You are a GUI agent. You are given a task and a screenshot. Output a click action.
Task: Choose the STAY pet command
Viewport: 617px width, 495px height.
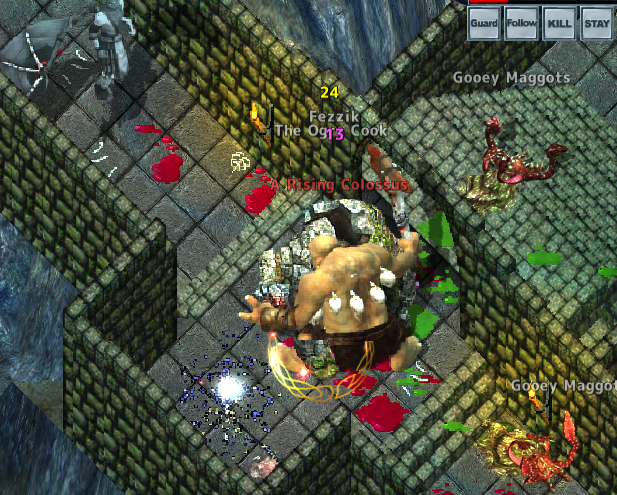(596, 23)
